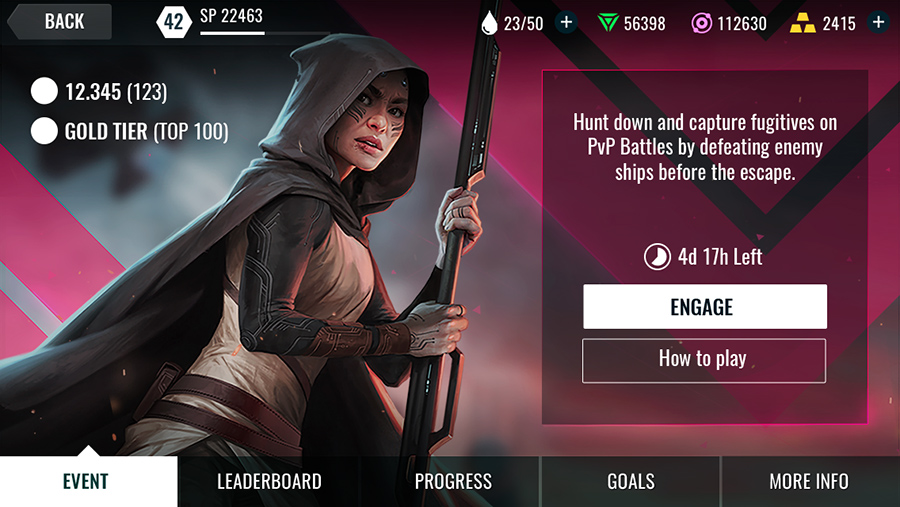Viewport: 900px width, 507px height.
Task: Tap the pink ring currency icon
Action: click(x=705, y=23)
